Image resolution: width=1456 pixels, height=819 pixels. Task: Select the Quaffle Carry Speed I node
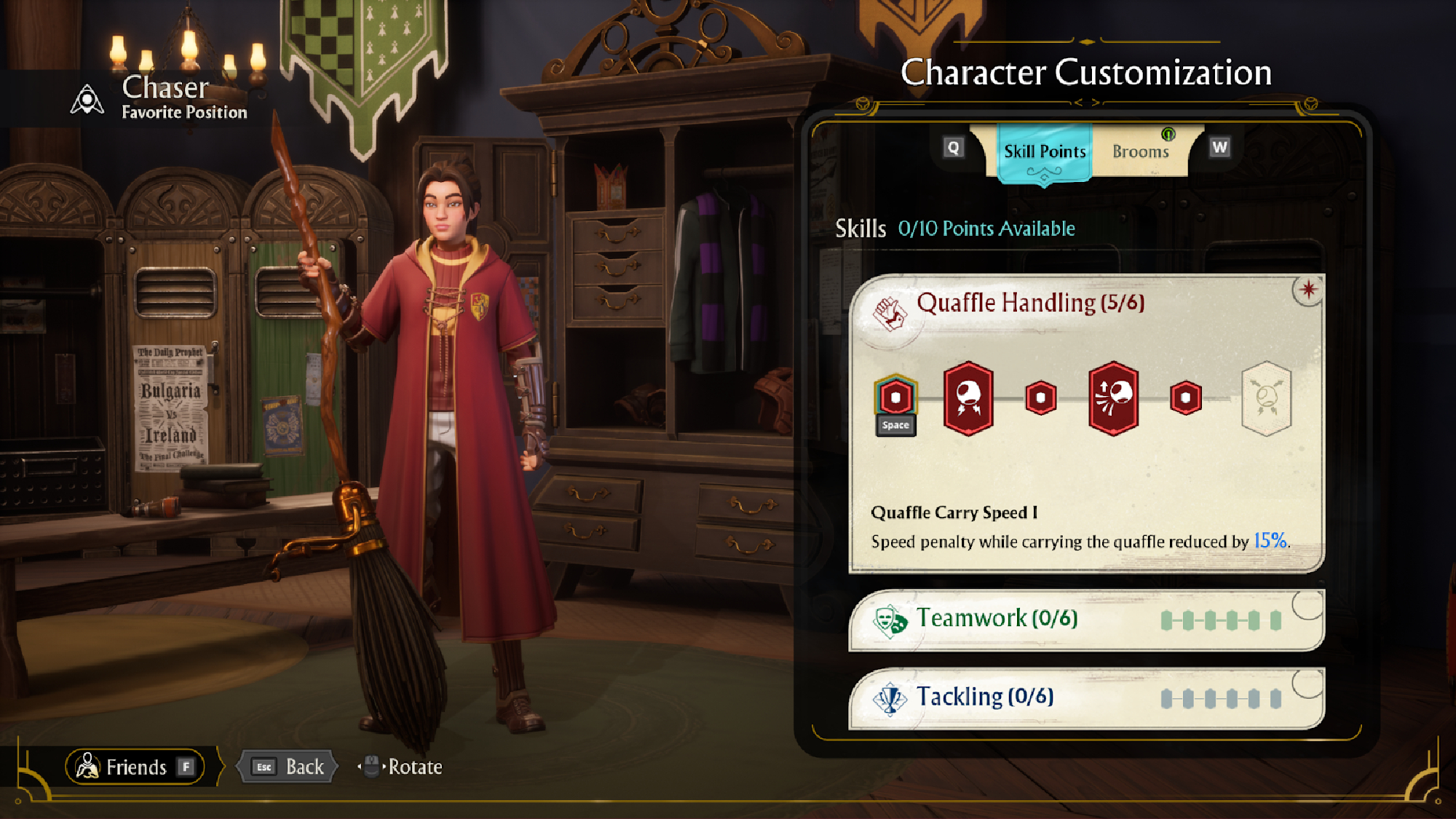pos(895,398)
